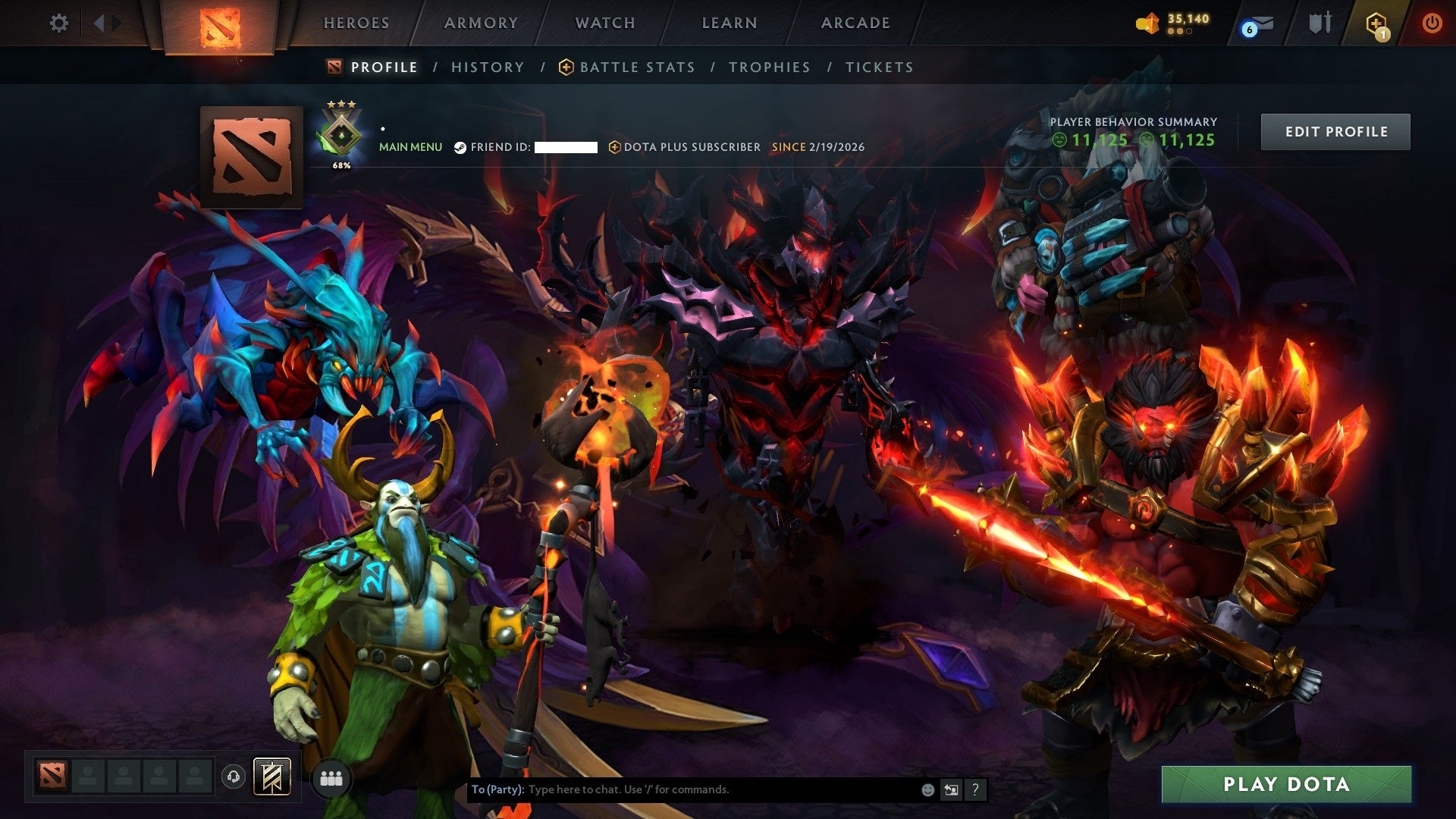Click the back navigation arrow
The image size is (1456, 819).
click(99, 24)
